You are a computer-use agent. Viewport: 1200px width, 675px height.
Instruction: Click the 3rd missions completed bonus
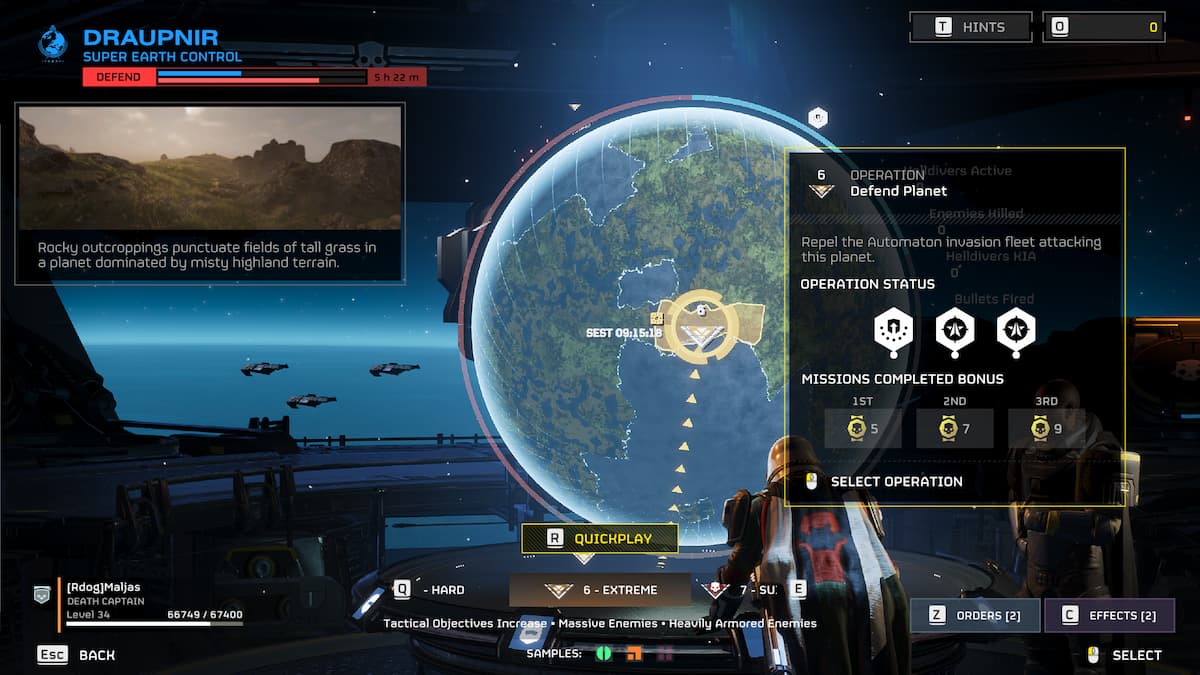[x=1046, y=428]
